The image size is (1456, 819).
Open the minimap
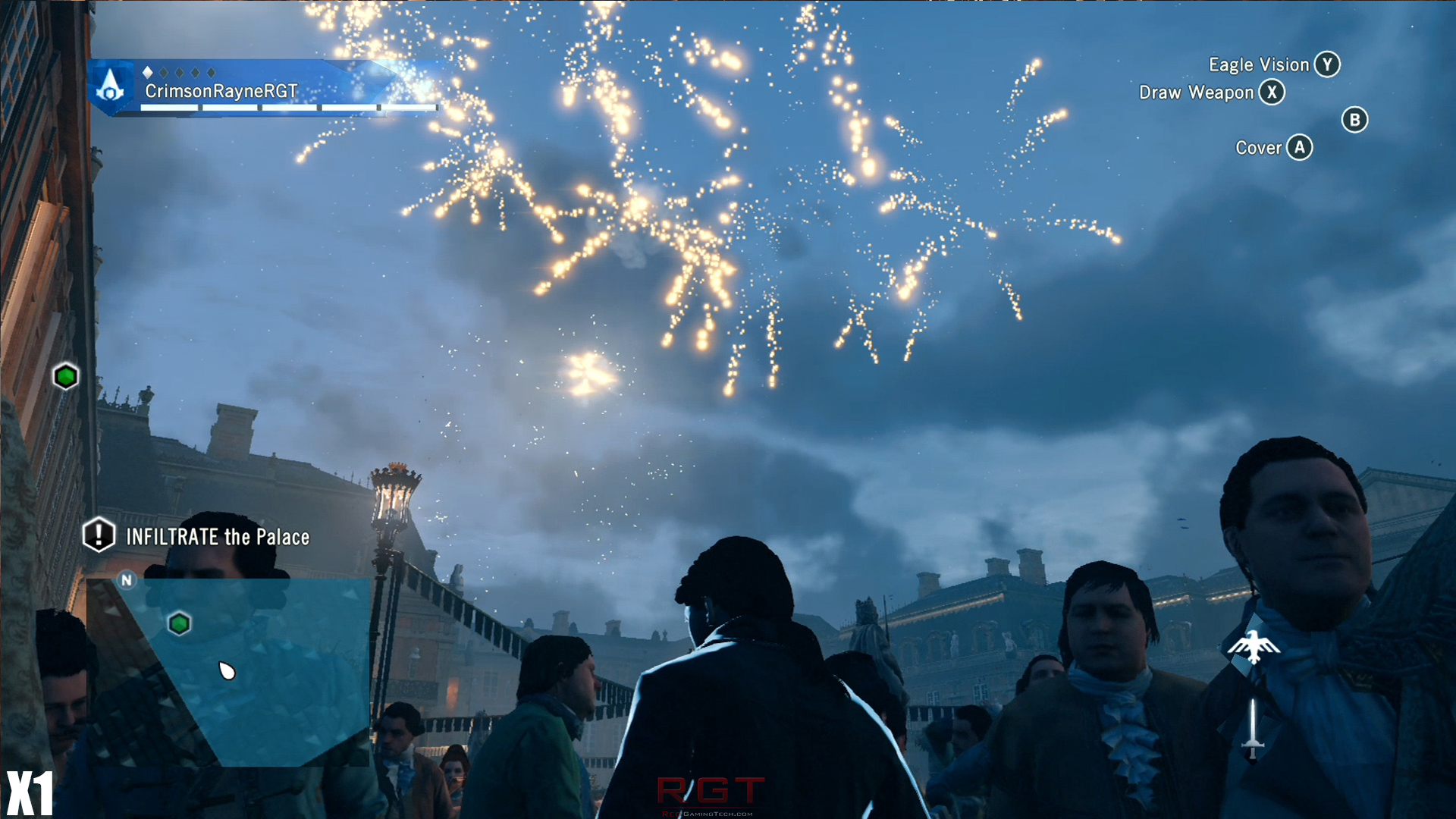227,671
